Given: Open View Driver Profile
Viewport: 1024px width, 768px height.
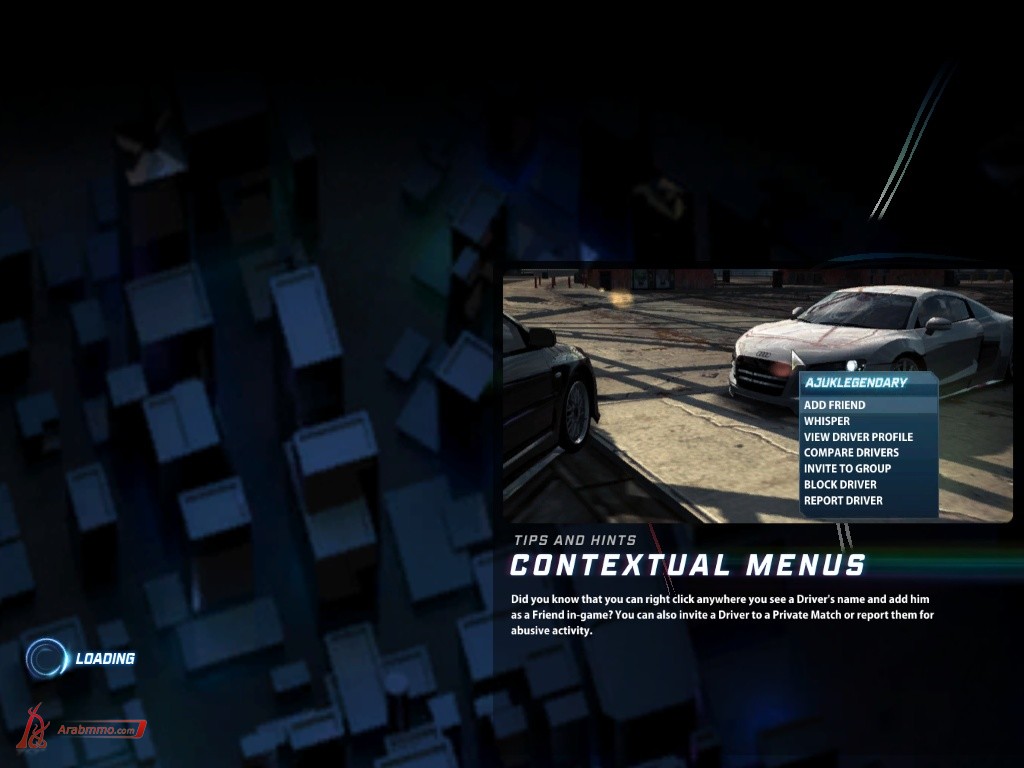Looking at the screenshot, I should tap(858, 437).
